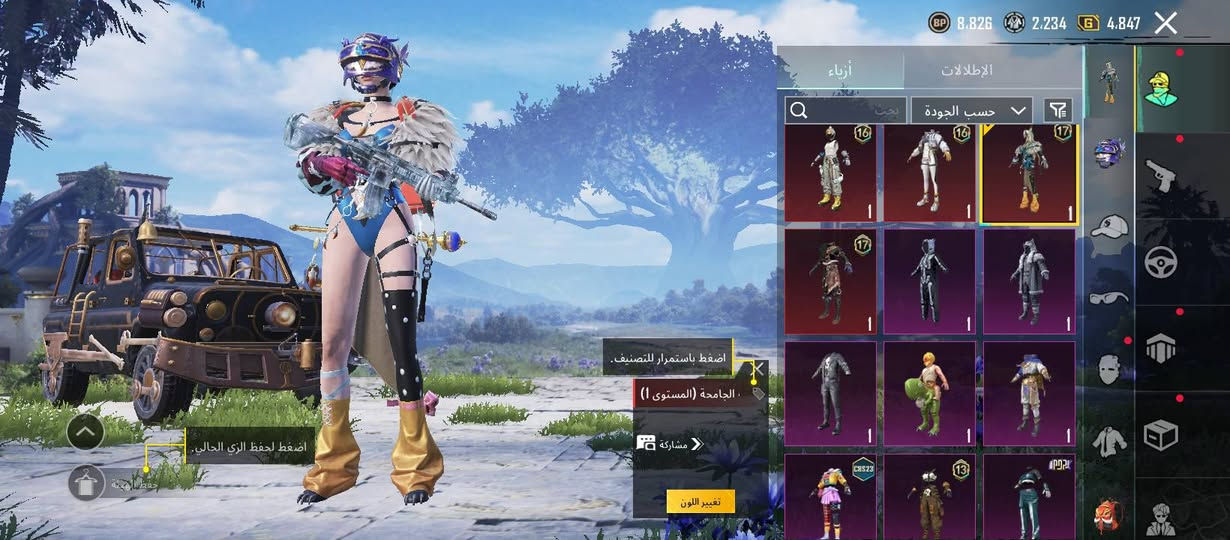Expand the round up-arrow button
This screenshot has width=1230, height=540.
click(86, 431)
